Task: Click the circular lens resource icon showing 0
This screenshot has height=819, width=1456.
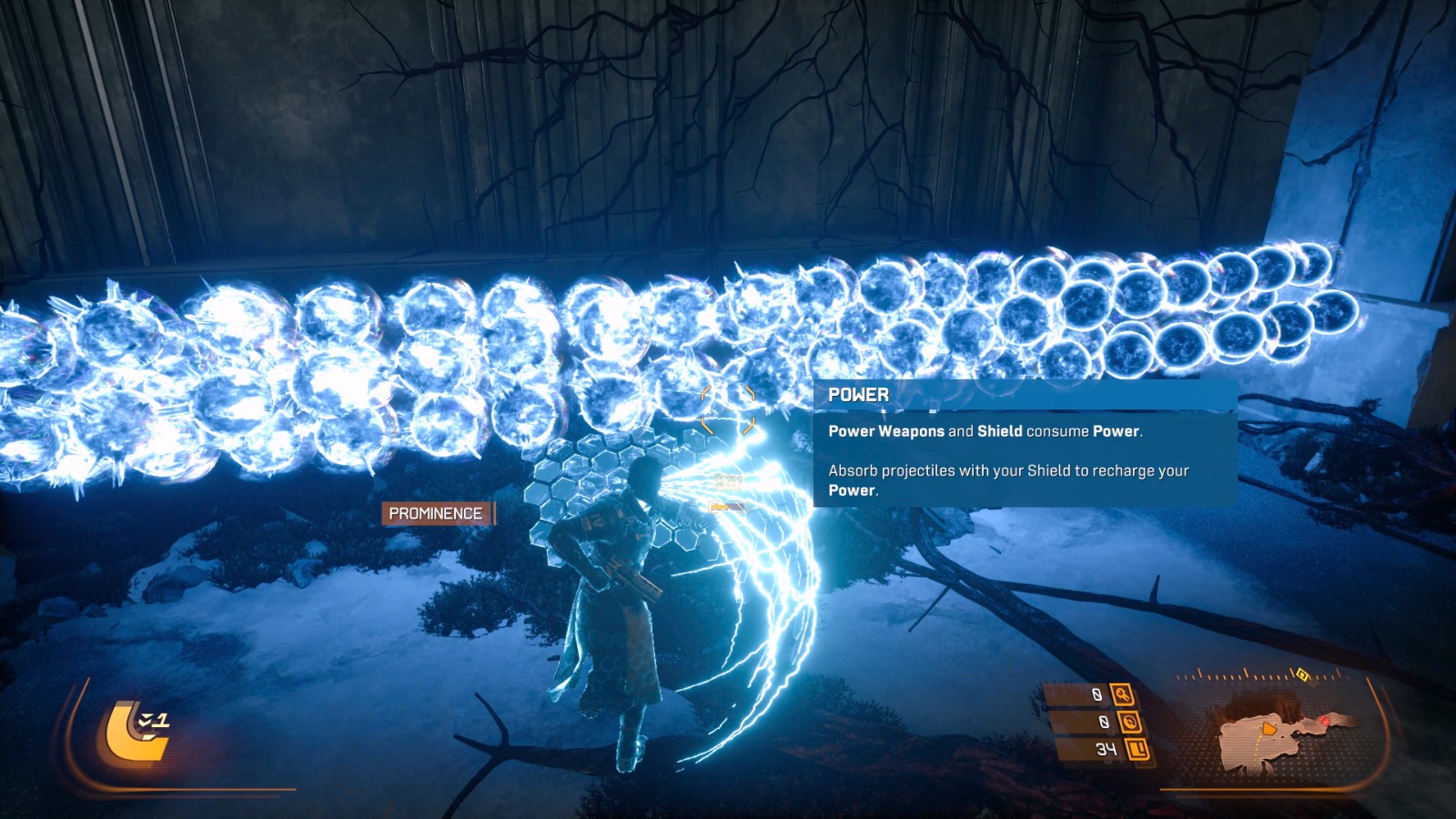Action: coord(1129,723)
